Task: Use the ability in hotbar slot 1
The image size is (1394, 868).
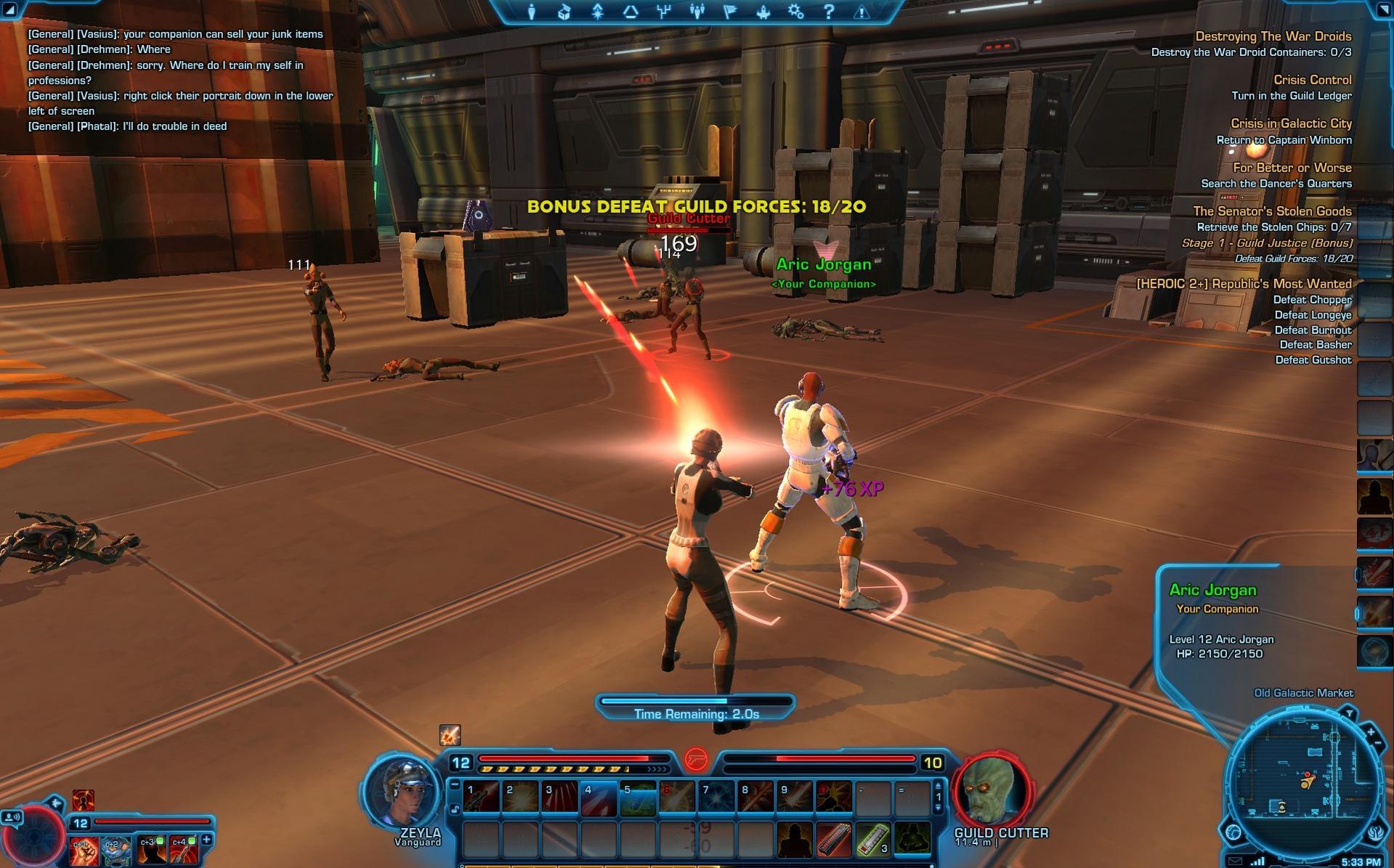Action: 481,797
